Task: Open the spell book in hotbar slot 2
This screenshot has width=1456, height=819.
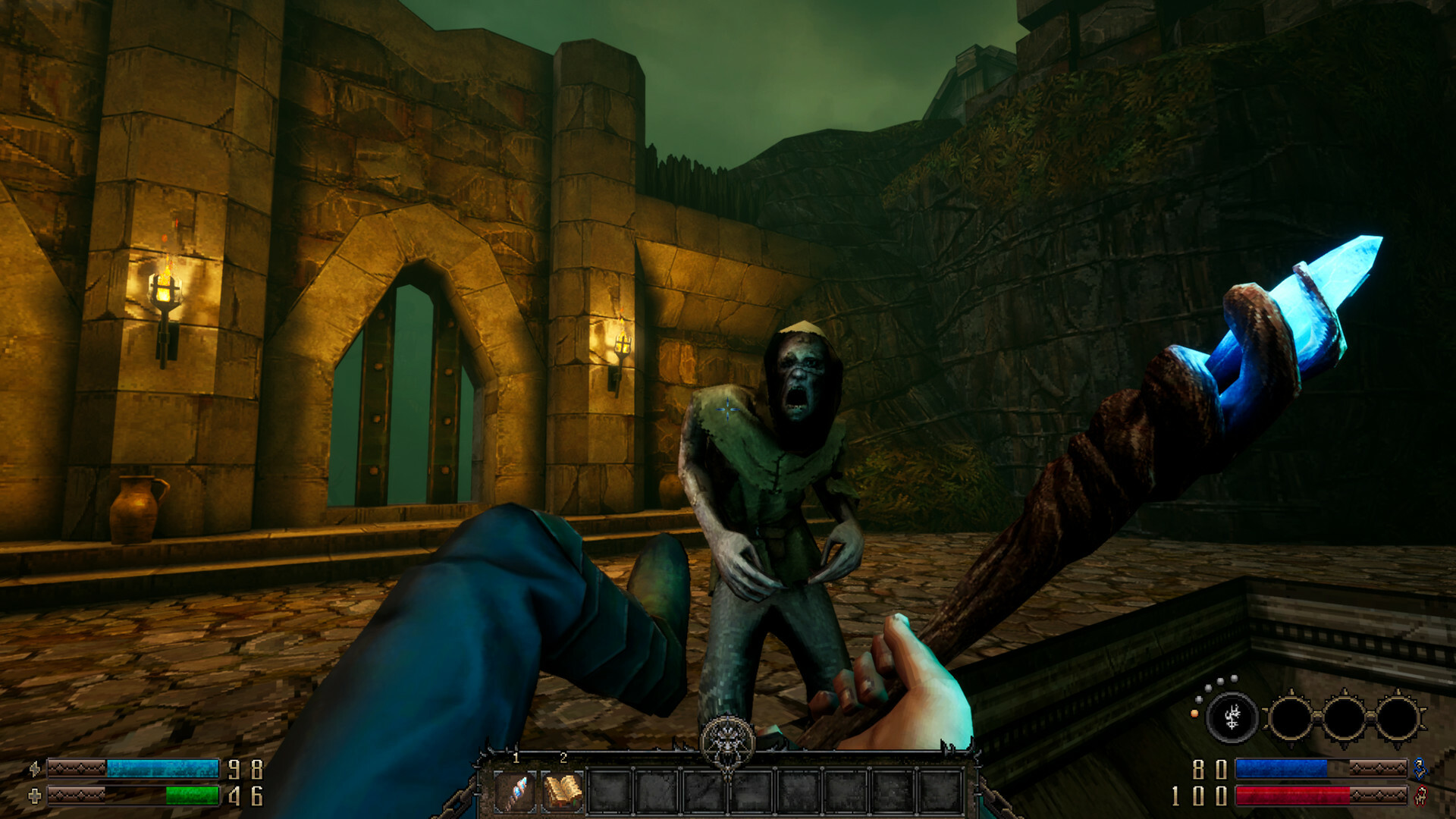Action: (563, 792)
